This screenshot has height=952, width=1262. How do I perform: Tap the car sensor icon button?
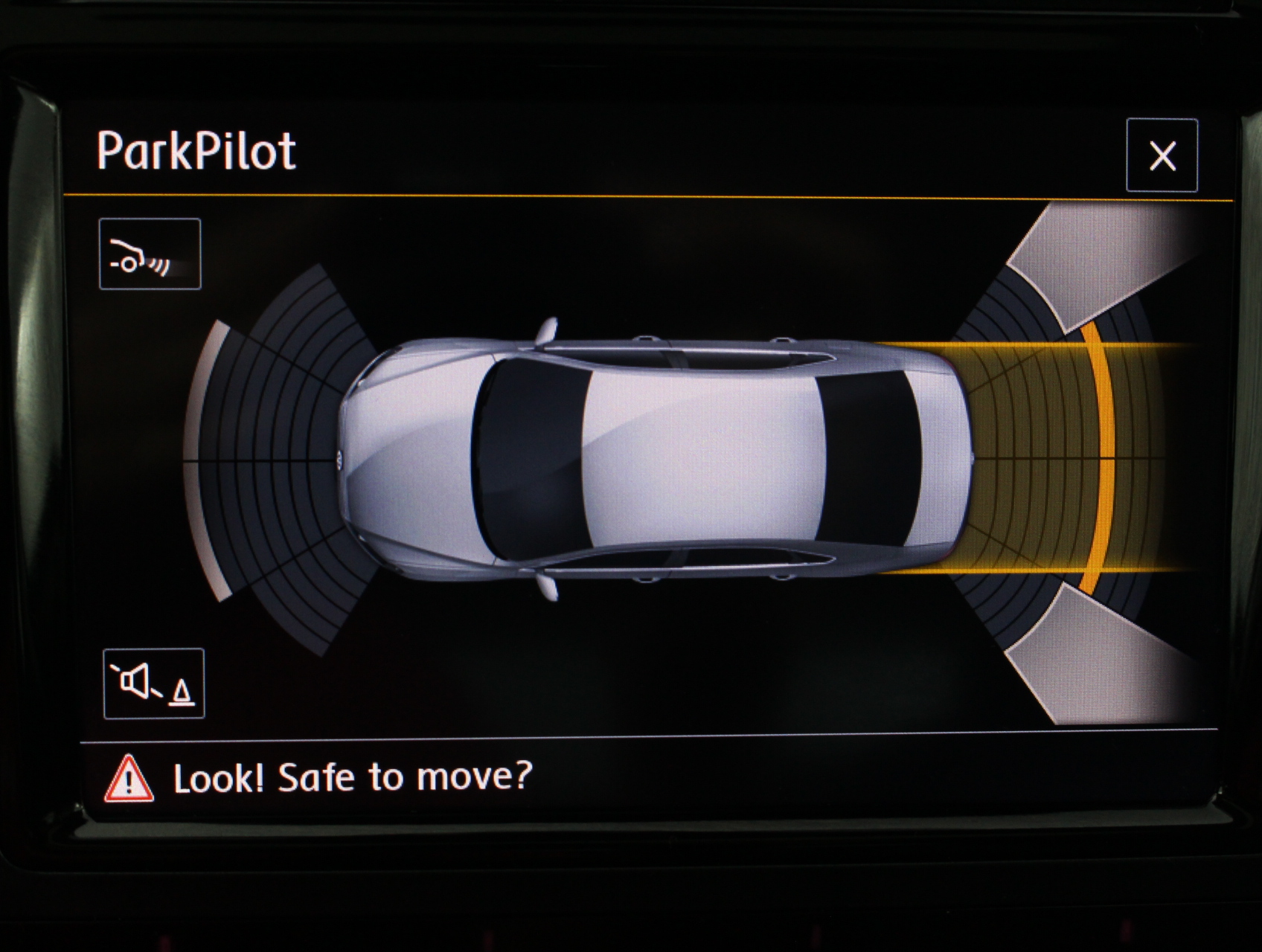pyautogui.click(x=150, y=254)
